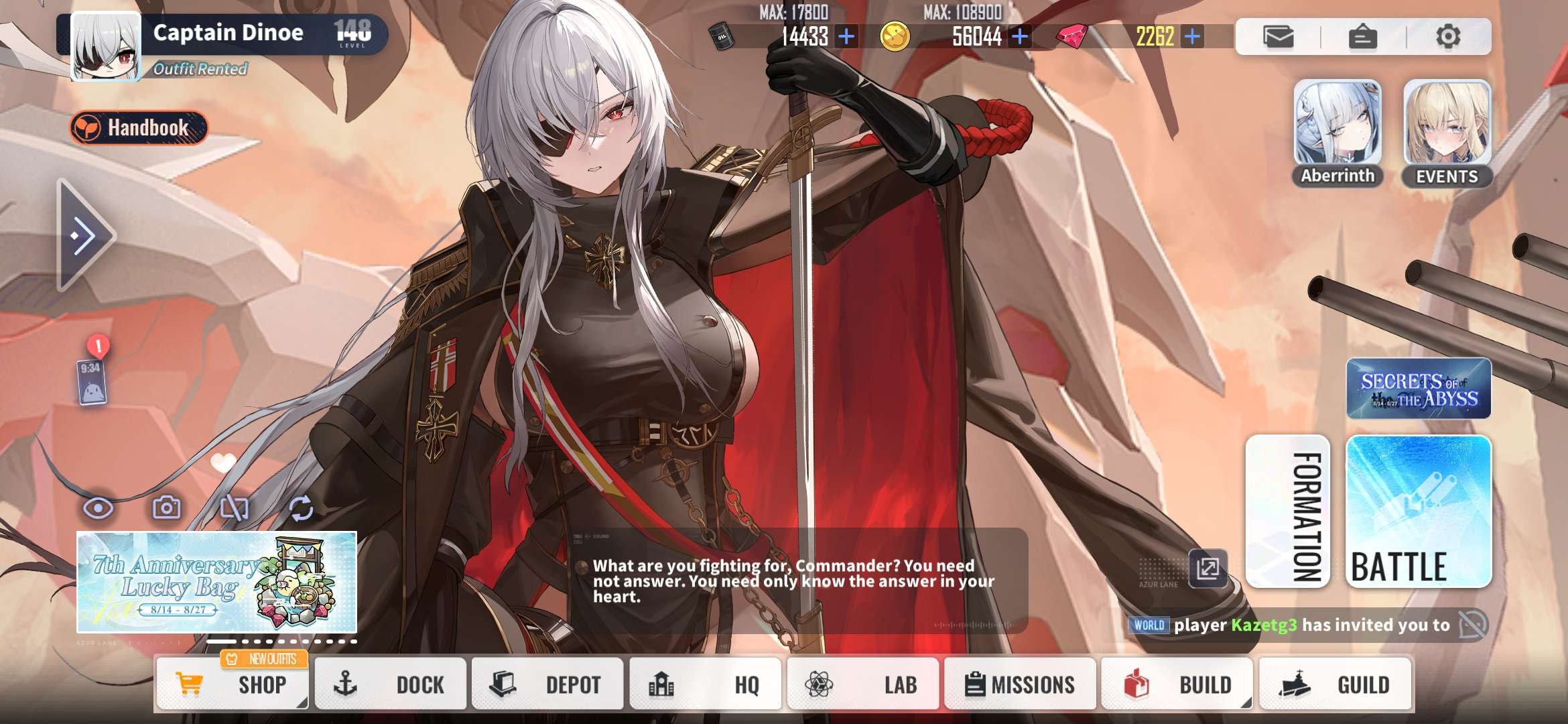Add more gems with plus button

point(1192,36)
